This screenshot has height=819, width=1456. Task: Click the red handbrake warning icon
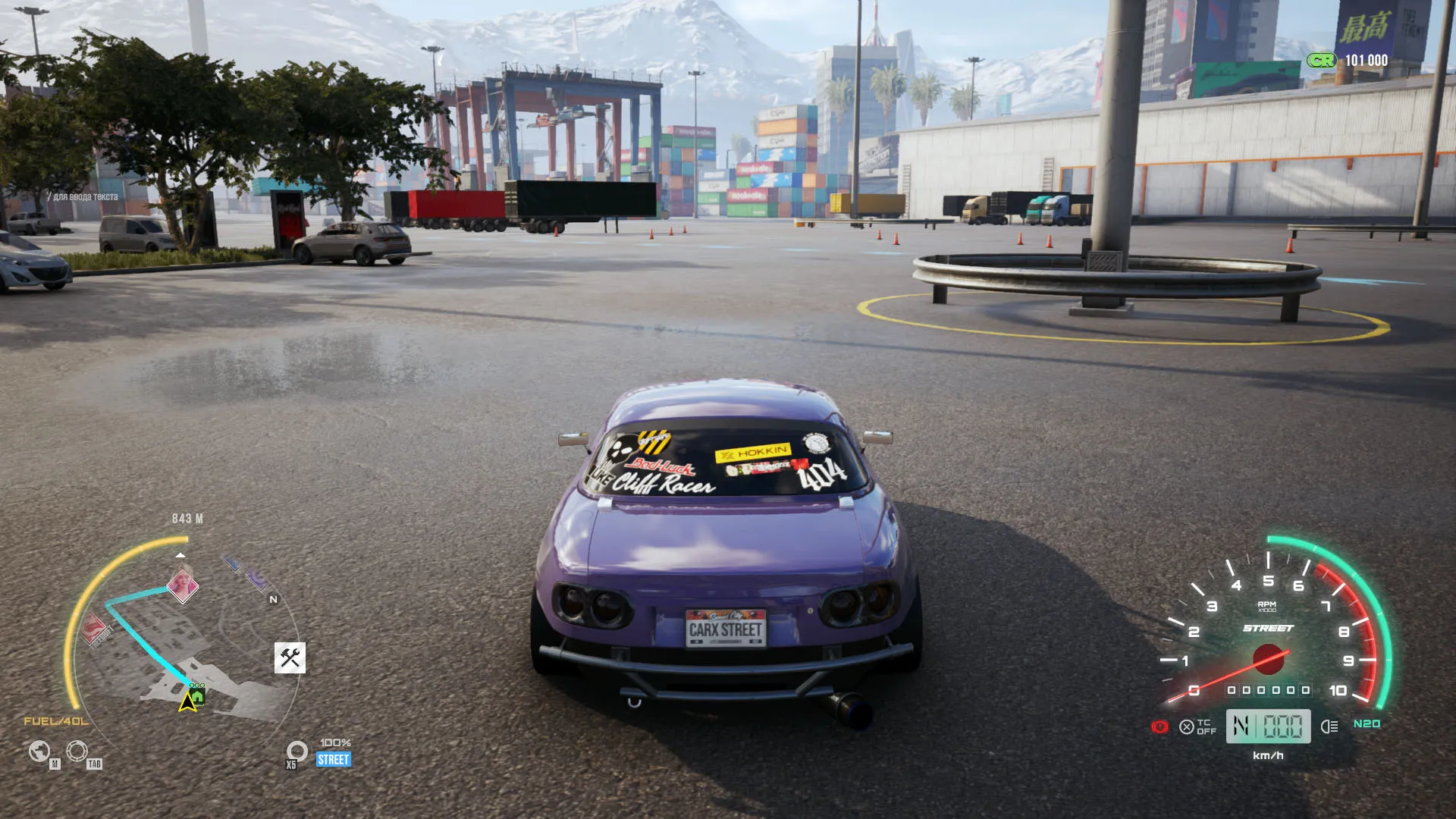pyautogui.click(x=1159, y=726)
